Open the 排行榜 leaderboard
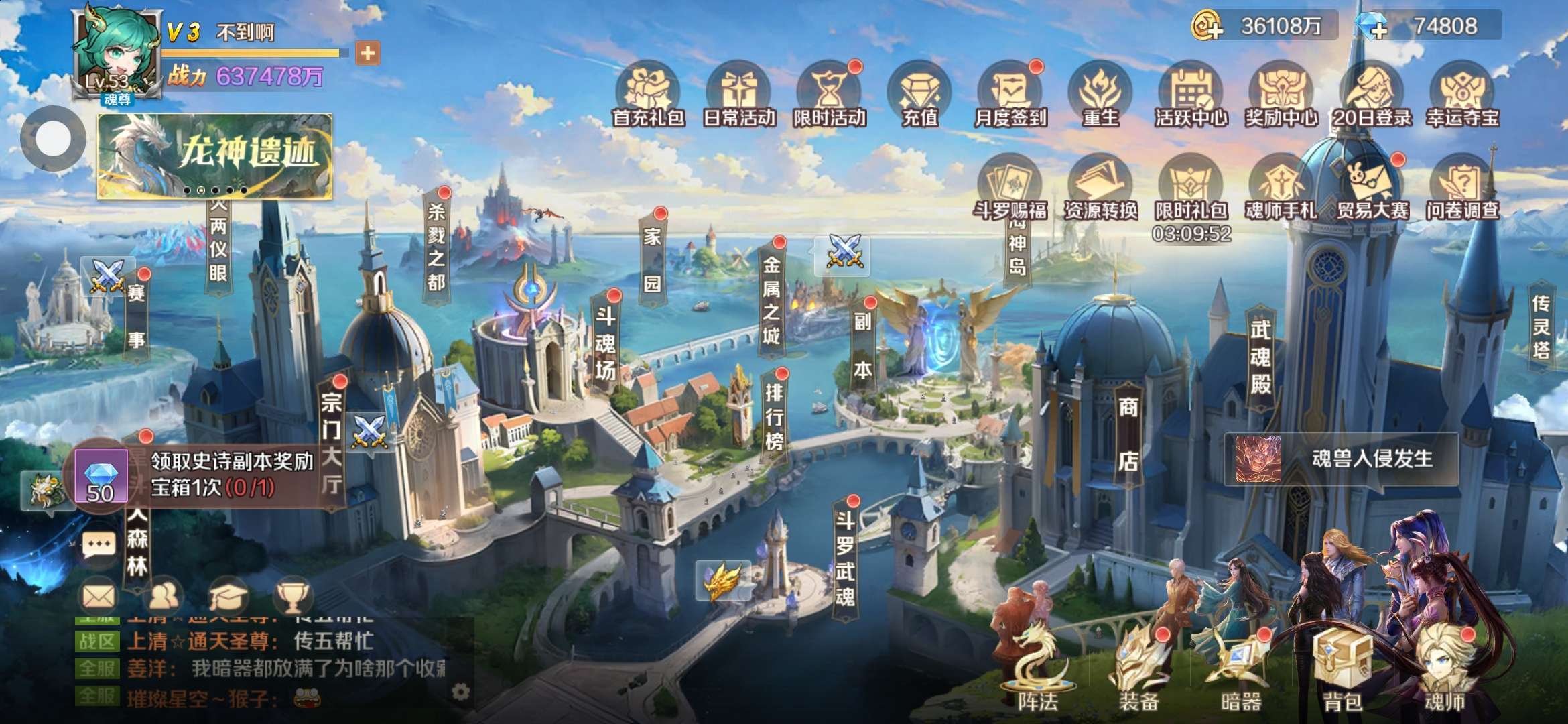 click(x=774, y=416)
